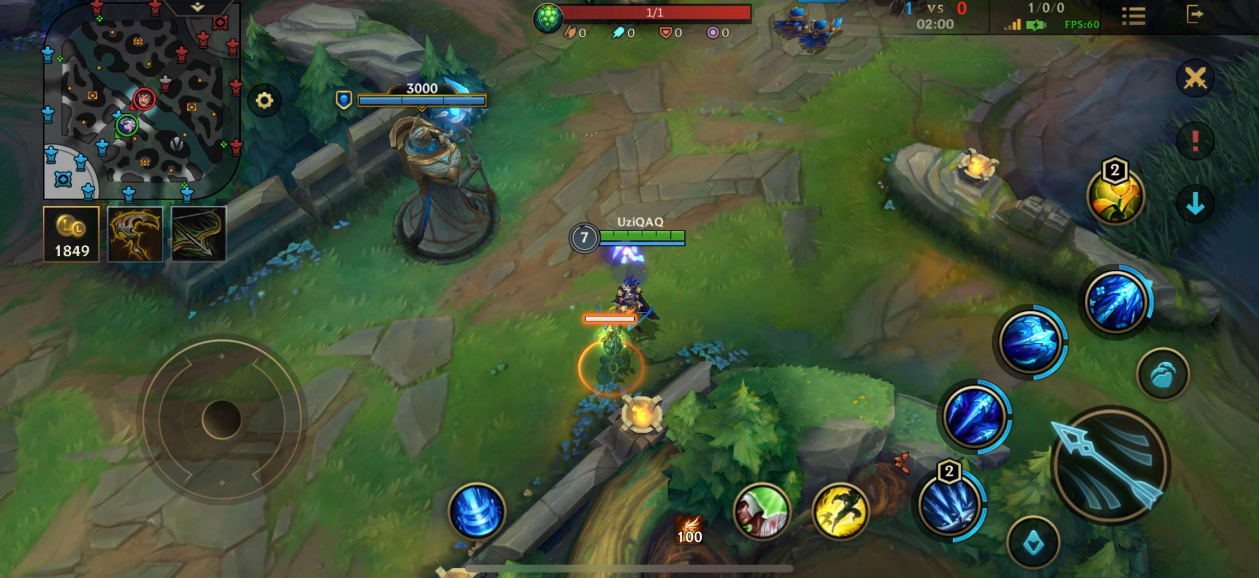The image size is (1259, 578).
Task: Send the red exclamation danger ping
Action: coord(1194,141)
